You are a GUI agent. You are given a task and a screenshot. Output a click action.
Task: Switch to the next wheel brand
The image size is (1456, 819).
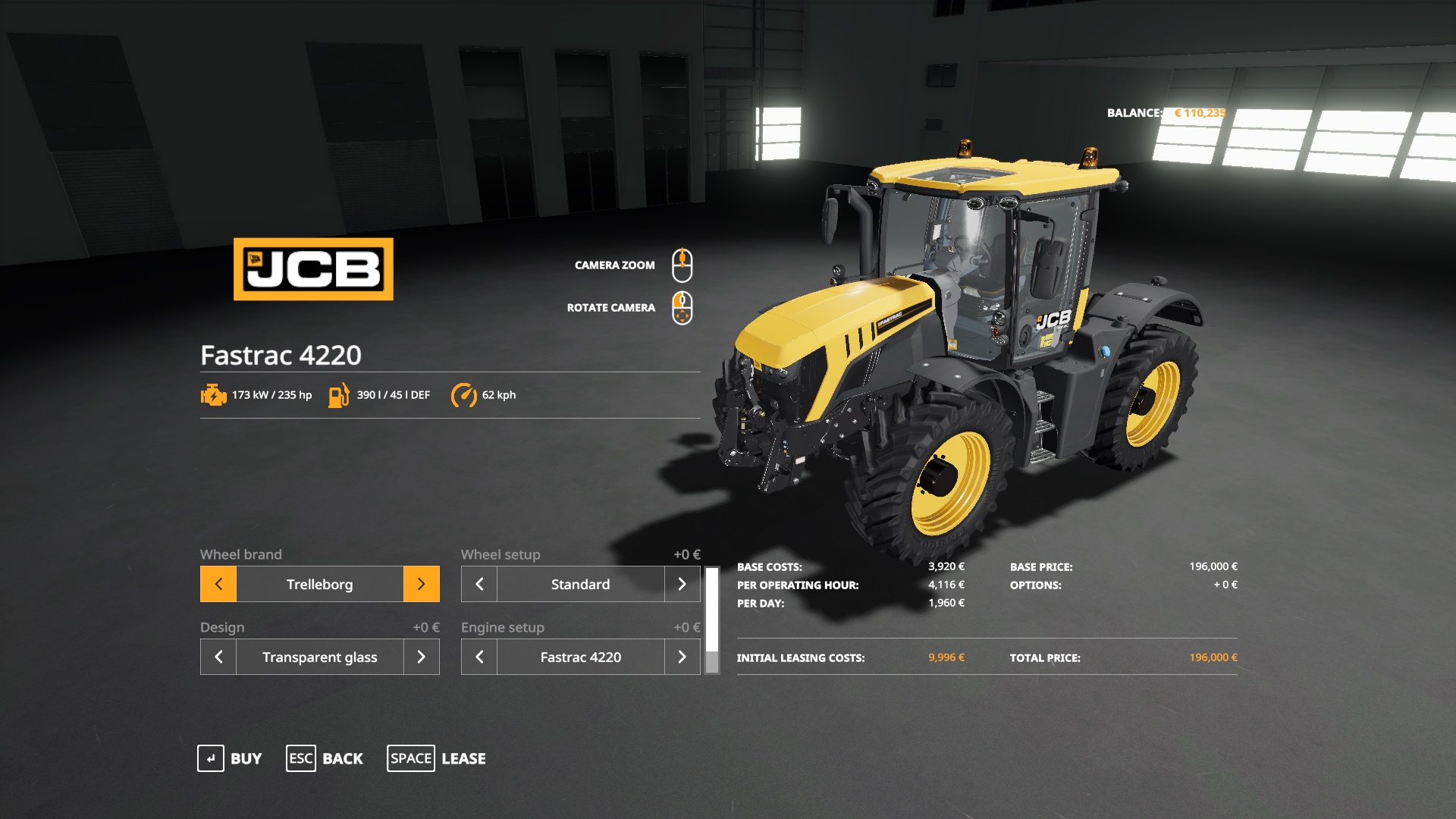[422, 584]
